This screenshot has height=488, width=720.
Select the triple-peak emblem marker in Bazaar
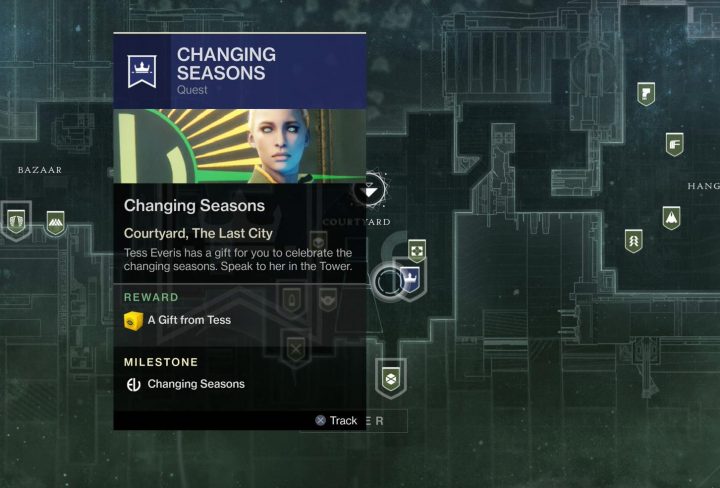click(x=55, y=221)
